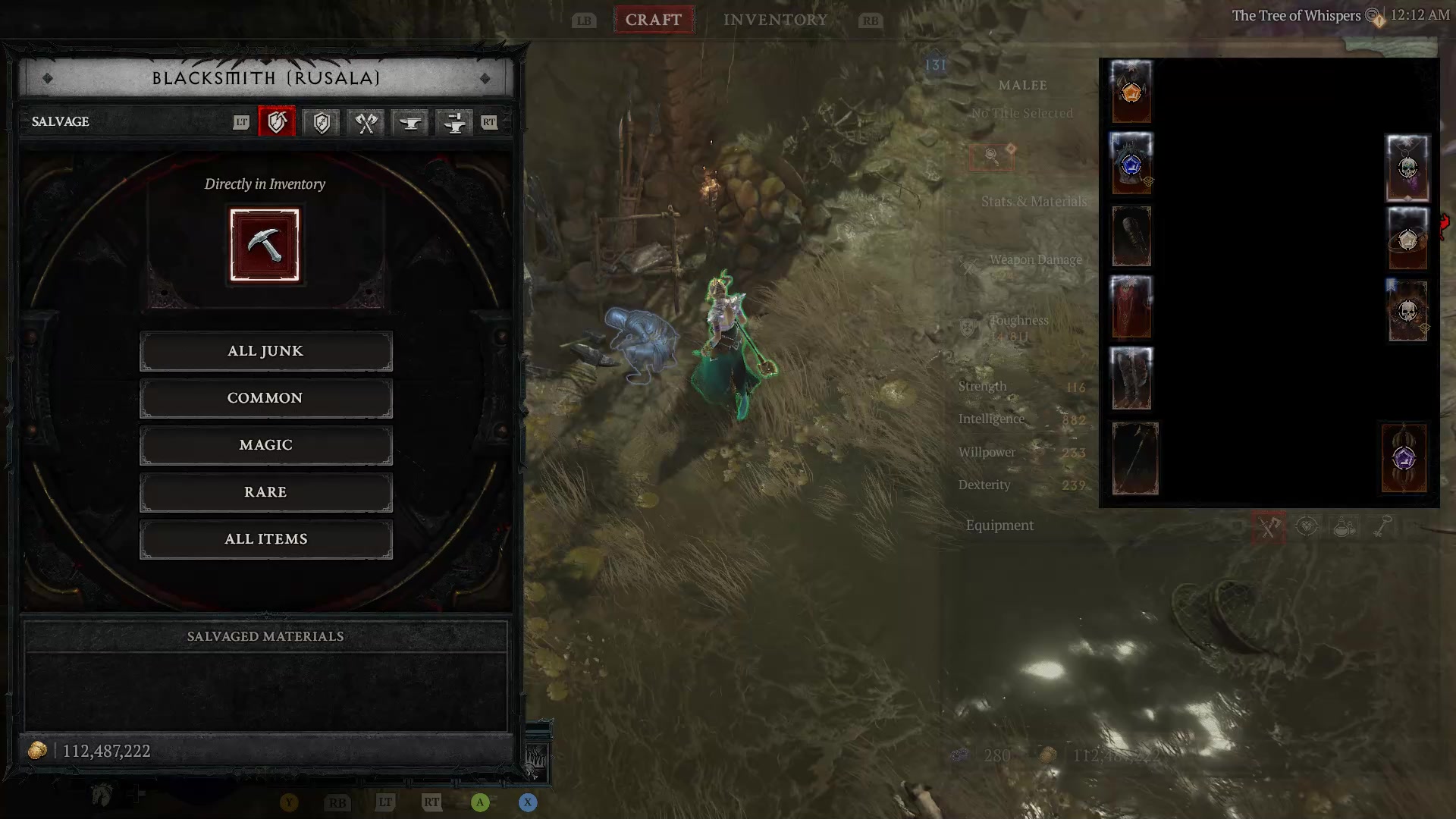1456x819 pixels.
Task: Toggle the LT tab bumper in the blacksmith menu
Action: pyautogui.click(x=241, y=122)
